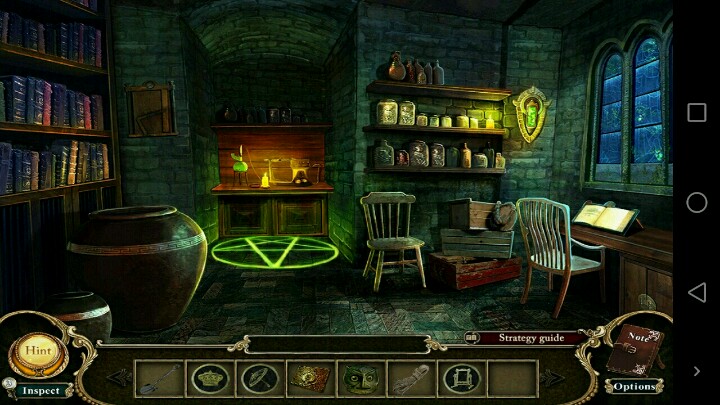The height and width of the screenshot is (405, 720).
Task: Click the inventory left scroll arrow
Action: click(119, 379)
